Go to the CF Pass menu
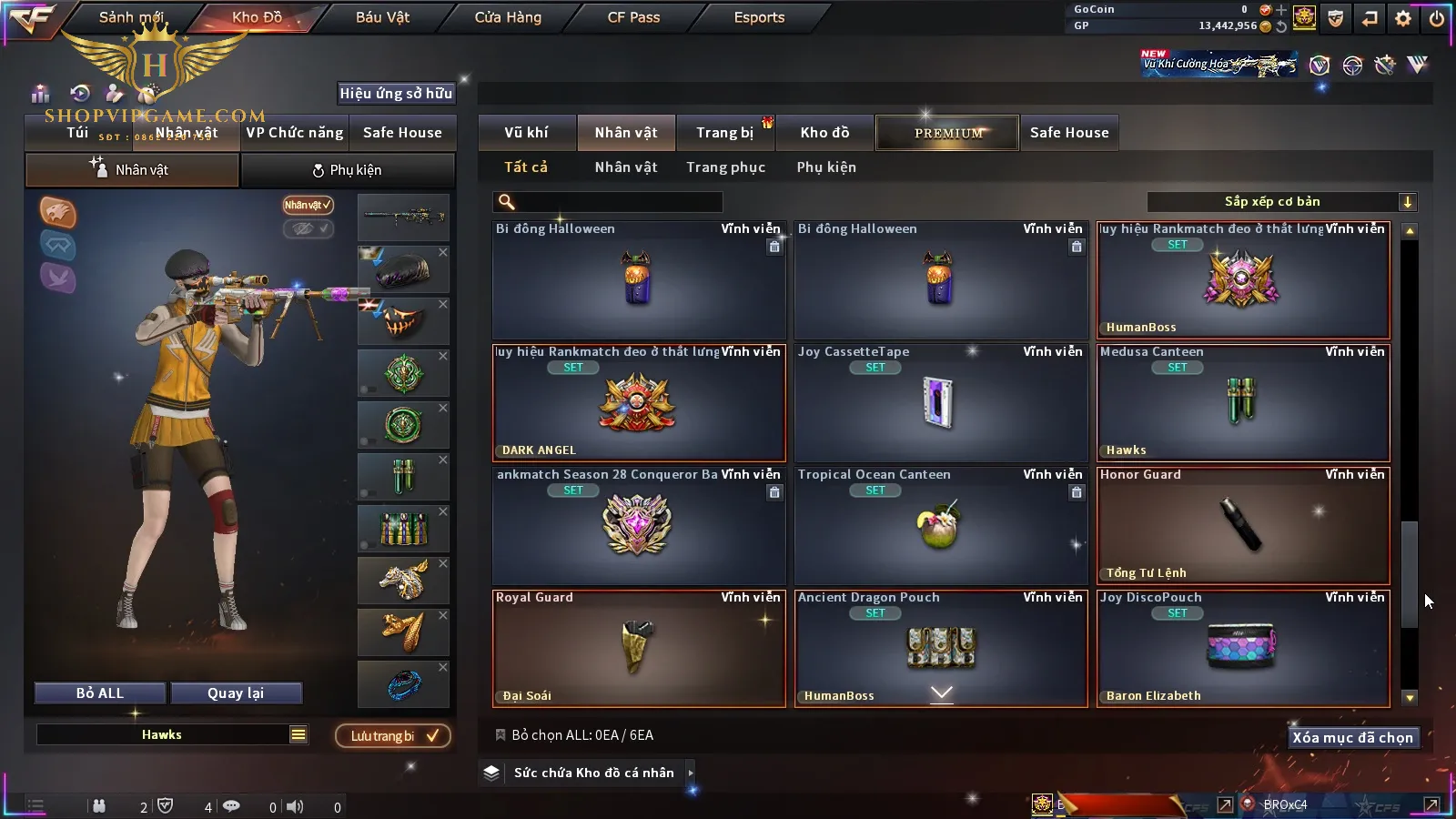The height and width of the screenshot is (819, 1456). coord(633,17)
